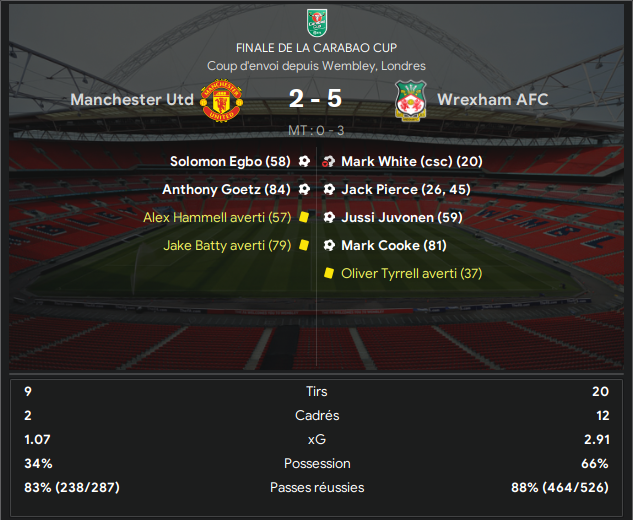Open the Wrexham AFC club page
Image resolution: width=633 pixels, height=520 pixels.
point(494,100)
